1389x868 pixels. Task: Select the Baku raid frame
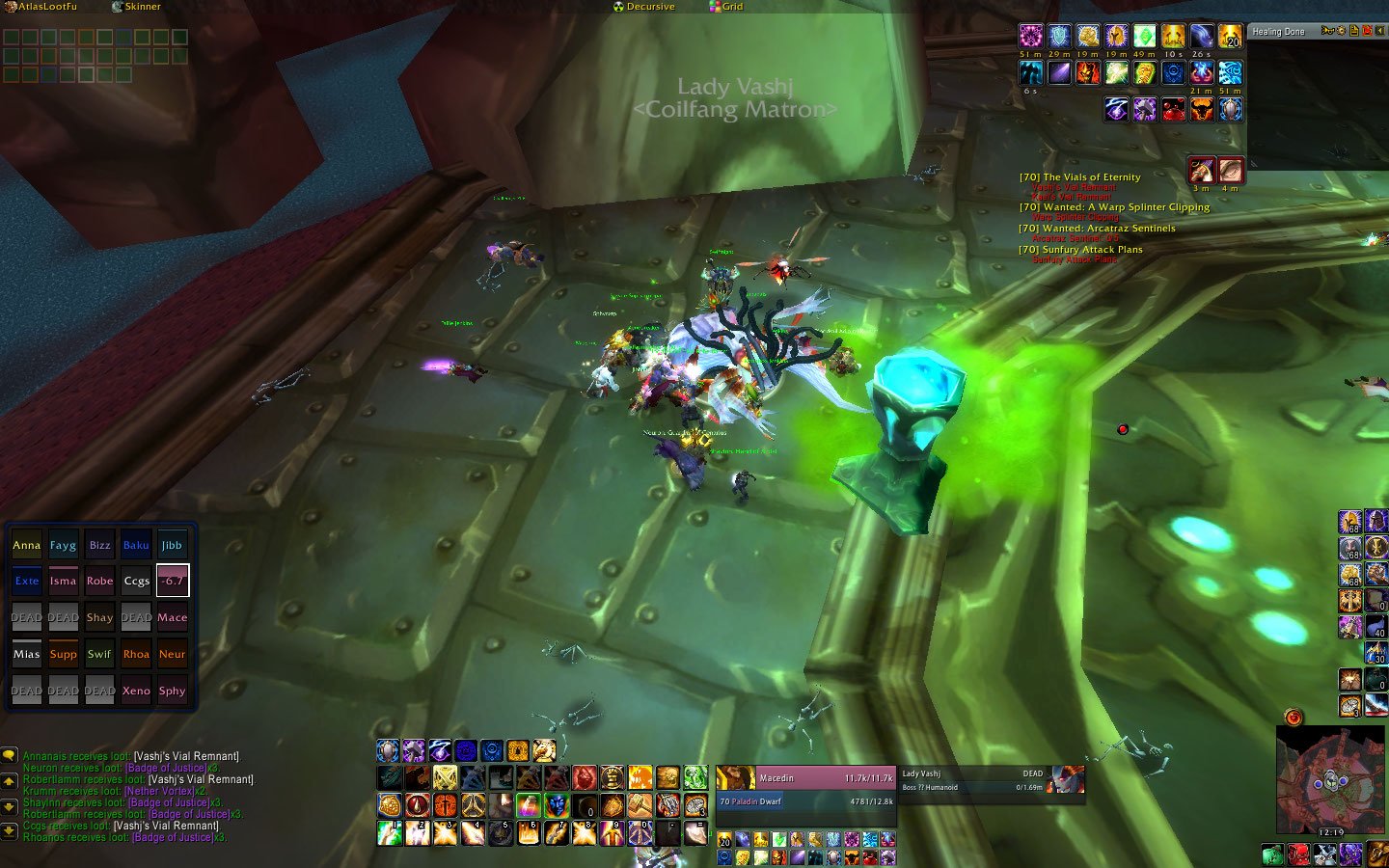click(136, 545)
